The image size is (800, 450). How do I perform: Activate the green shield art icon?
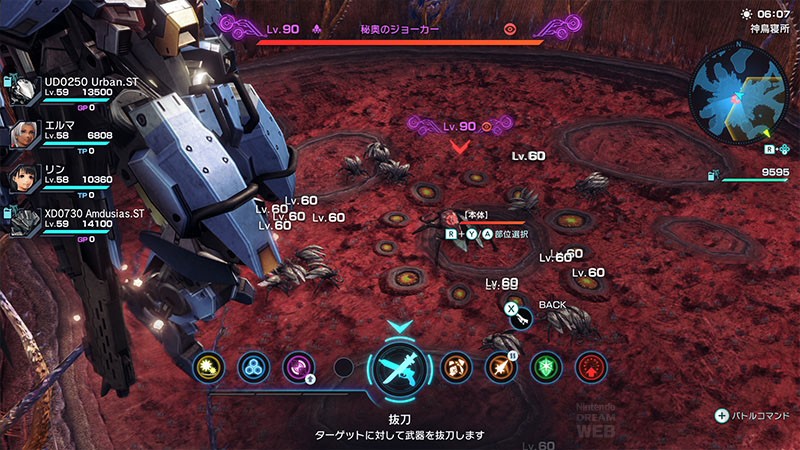coord(545,367)
